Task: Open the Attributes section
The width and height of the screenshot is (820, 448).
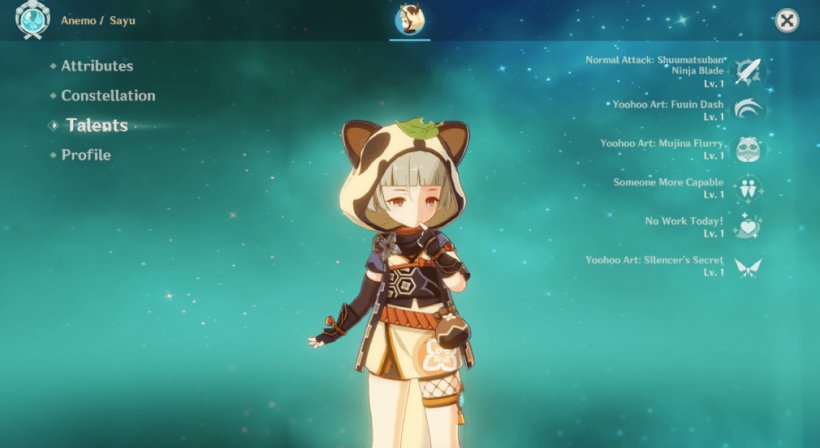Action: (x=97, y=66)
